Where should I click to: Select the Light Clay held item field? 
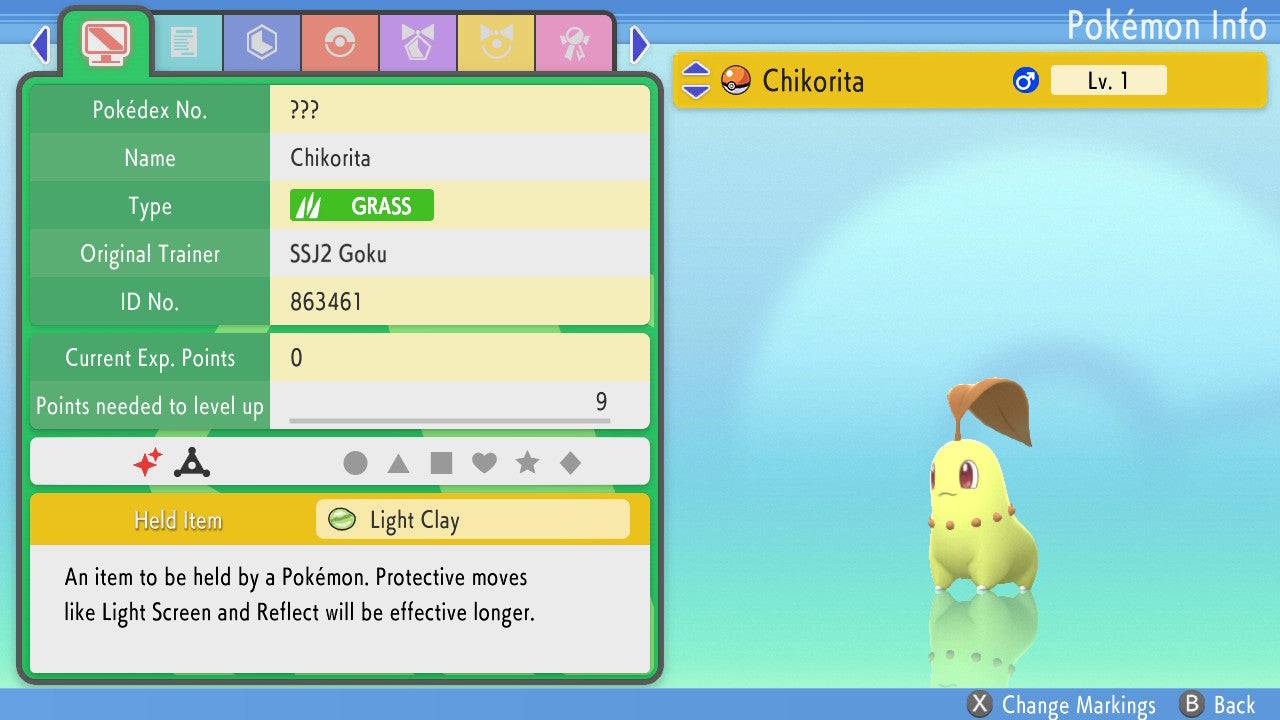pyautogui.click(x=472, y=520)
